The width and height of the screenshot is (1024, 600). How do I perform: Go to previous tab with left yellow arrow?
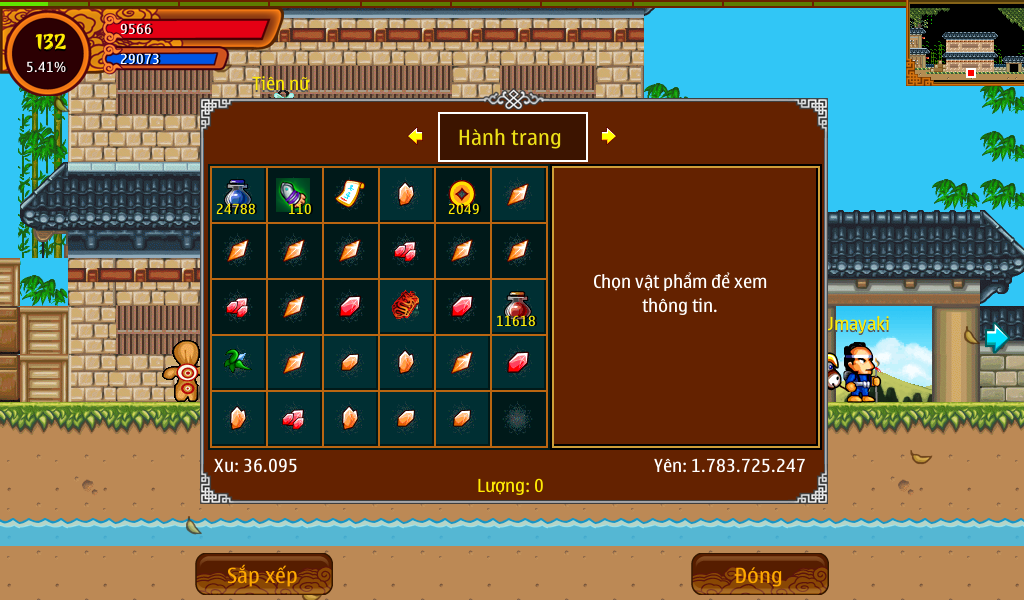coord(415,136)
